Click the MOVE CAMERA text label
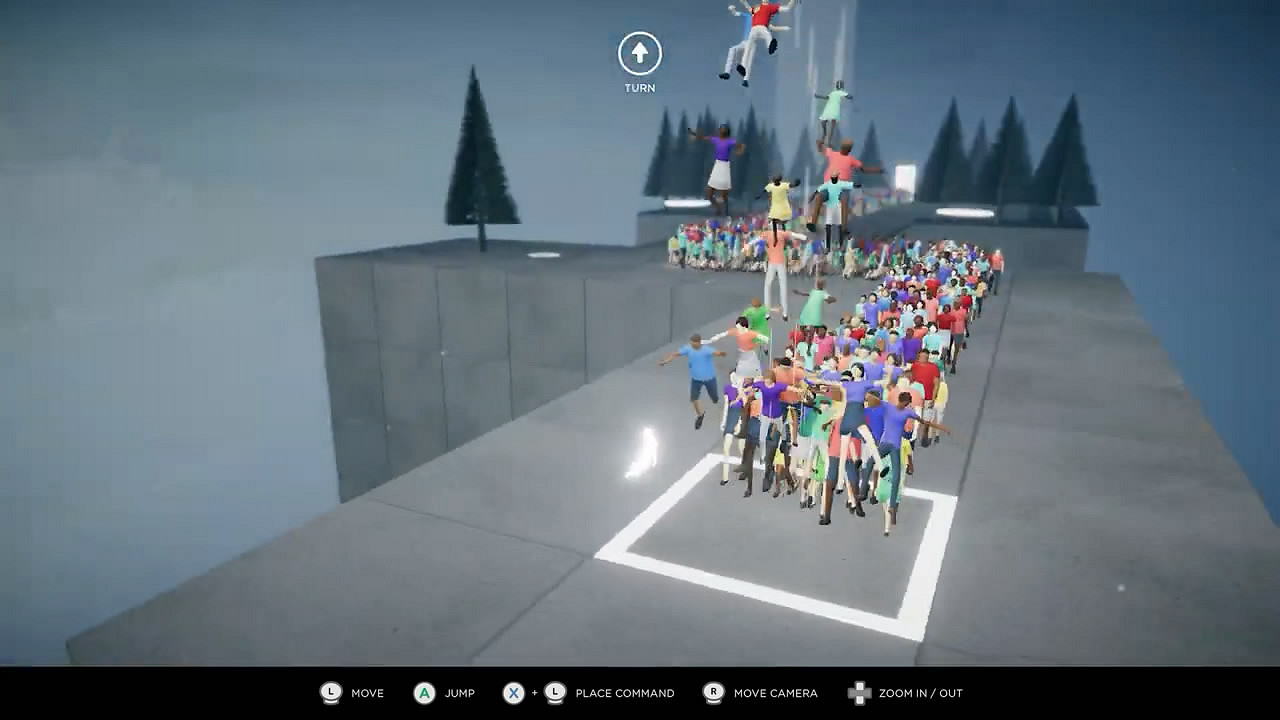Screen dimensions: 1280x720 [x=776, y=693]
